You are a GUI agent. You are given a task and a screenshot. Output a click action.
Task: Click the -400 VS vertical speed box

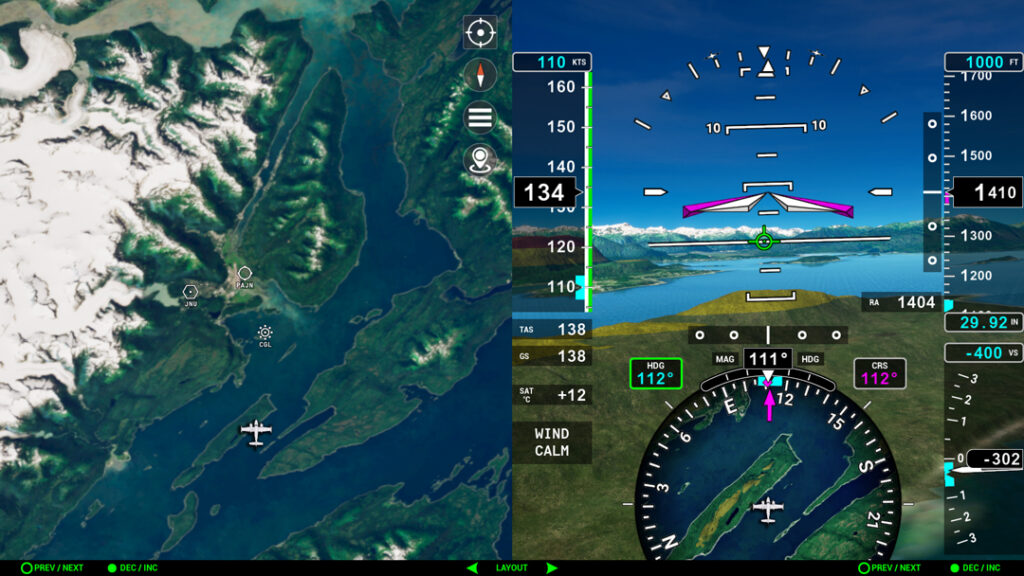pos(983,352)
